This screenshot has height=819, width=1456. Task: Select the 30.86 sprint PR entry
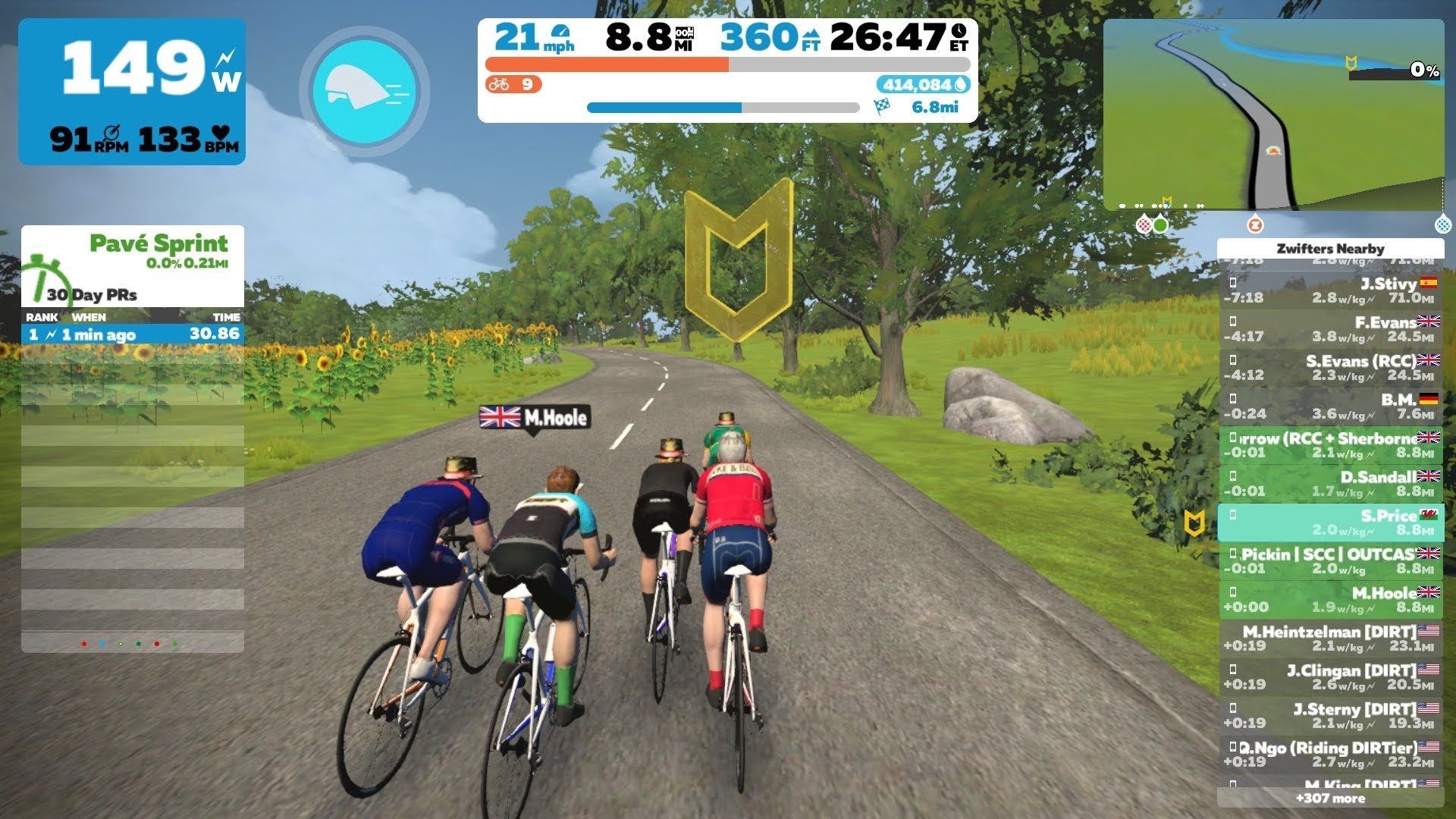133,334
